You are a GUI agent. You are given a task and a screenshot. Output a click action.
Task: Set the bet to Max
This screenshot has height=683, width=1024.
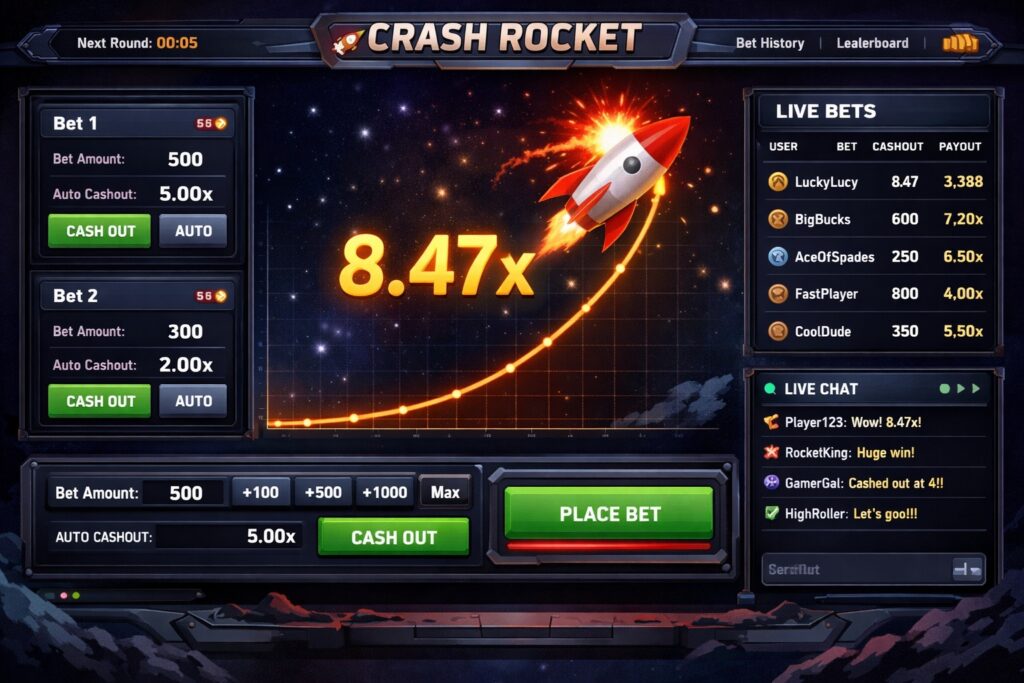tap(445, 492)
